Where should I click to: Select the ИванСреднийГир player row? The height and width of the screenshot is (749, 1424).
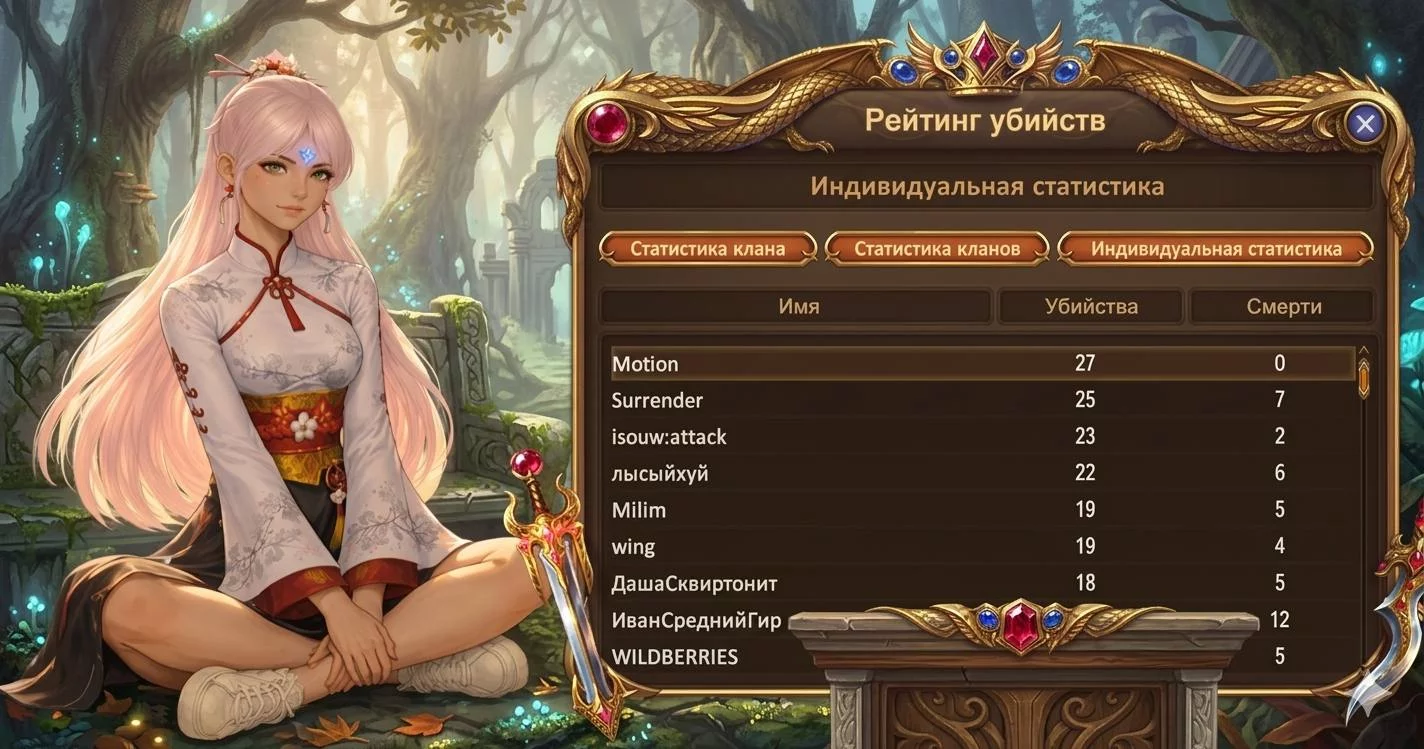point(696,620)
